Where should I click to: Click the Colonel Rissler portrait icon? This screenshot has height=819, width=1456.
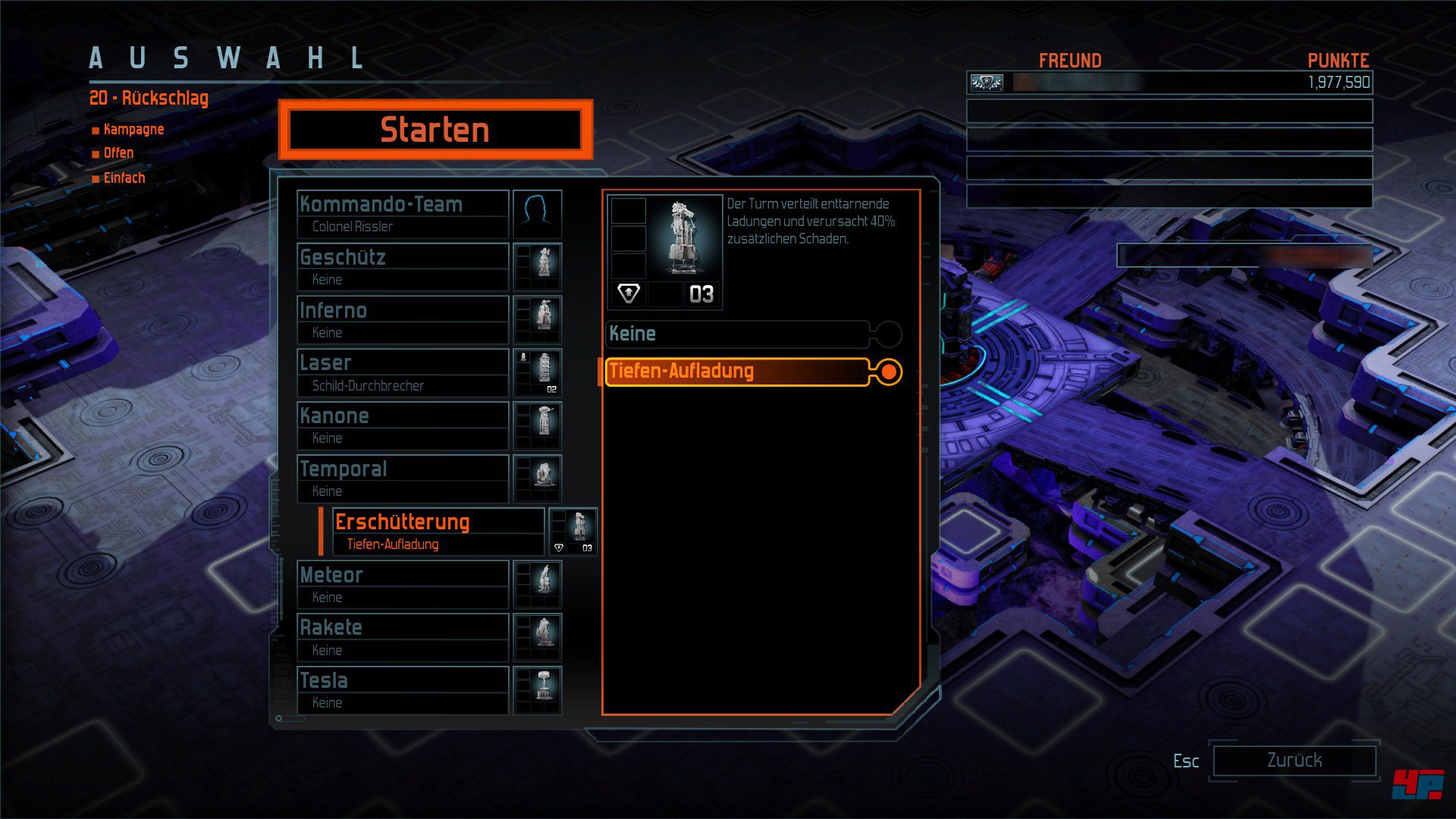pyautogui.click(x=538, y=215)
